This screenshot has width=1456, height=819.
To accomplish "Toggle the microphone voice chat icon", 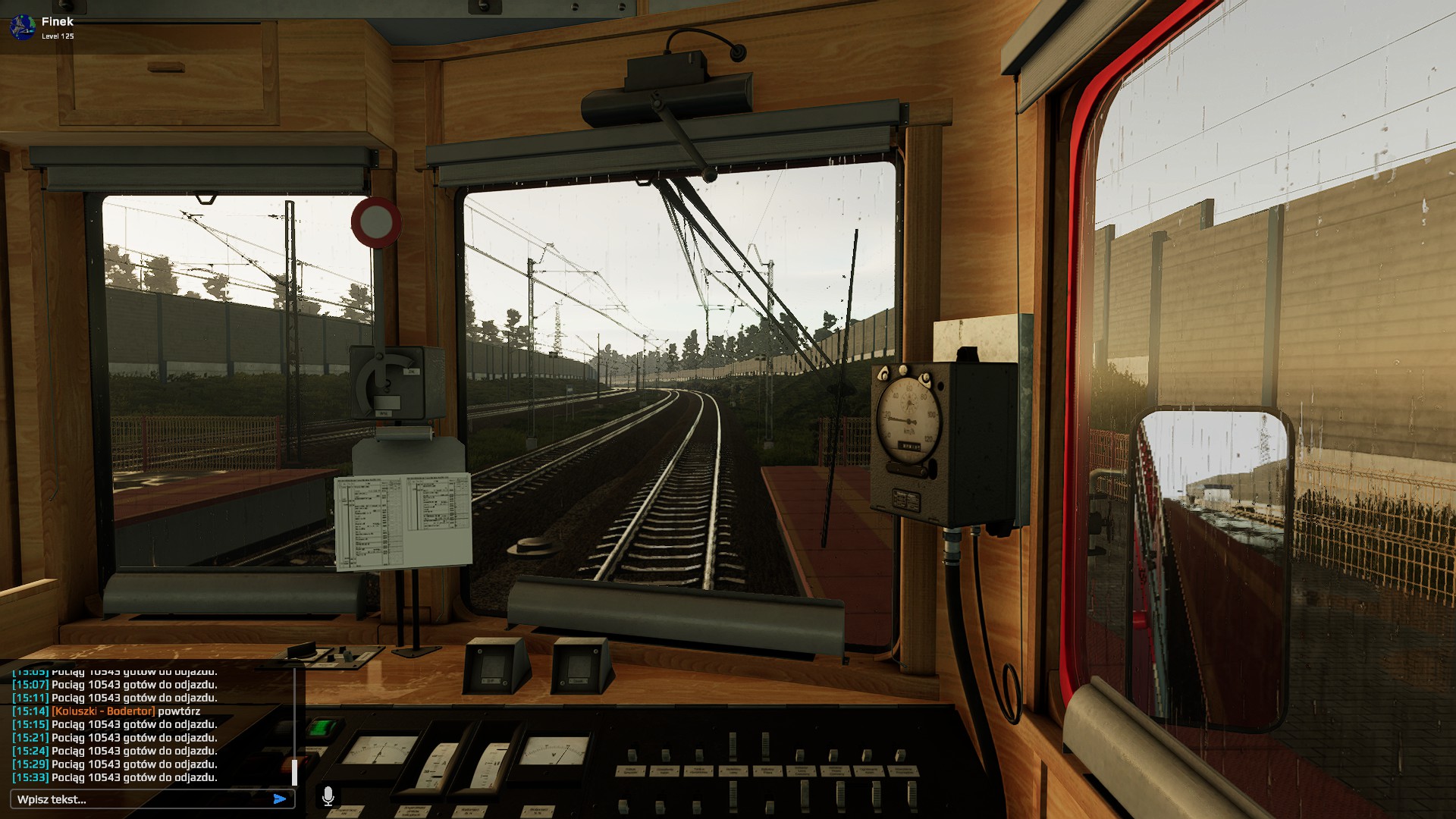I will pos(328,796).
